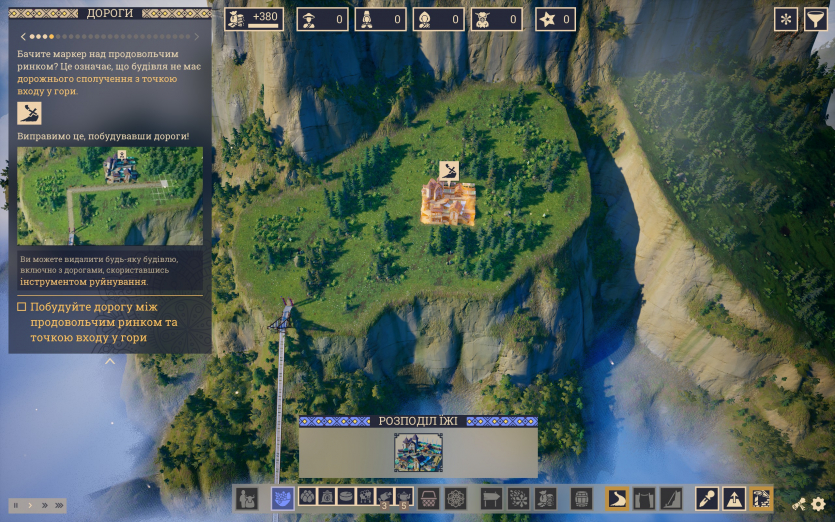Viewport: 835px width, 522px height.
Task: Go to the next tutorial page arrow
Action: tap(198, 37)
